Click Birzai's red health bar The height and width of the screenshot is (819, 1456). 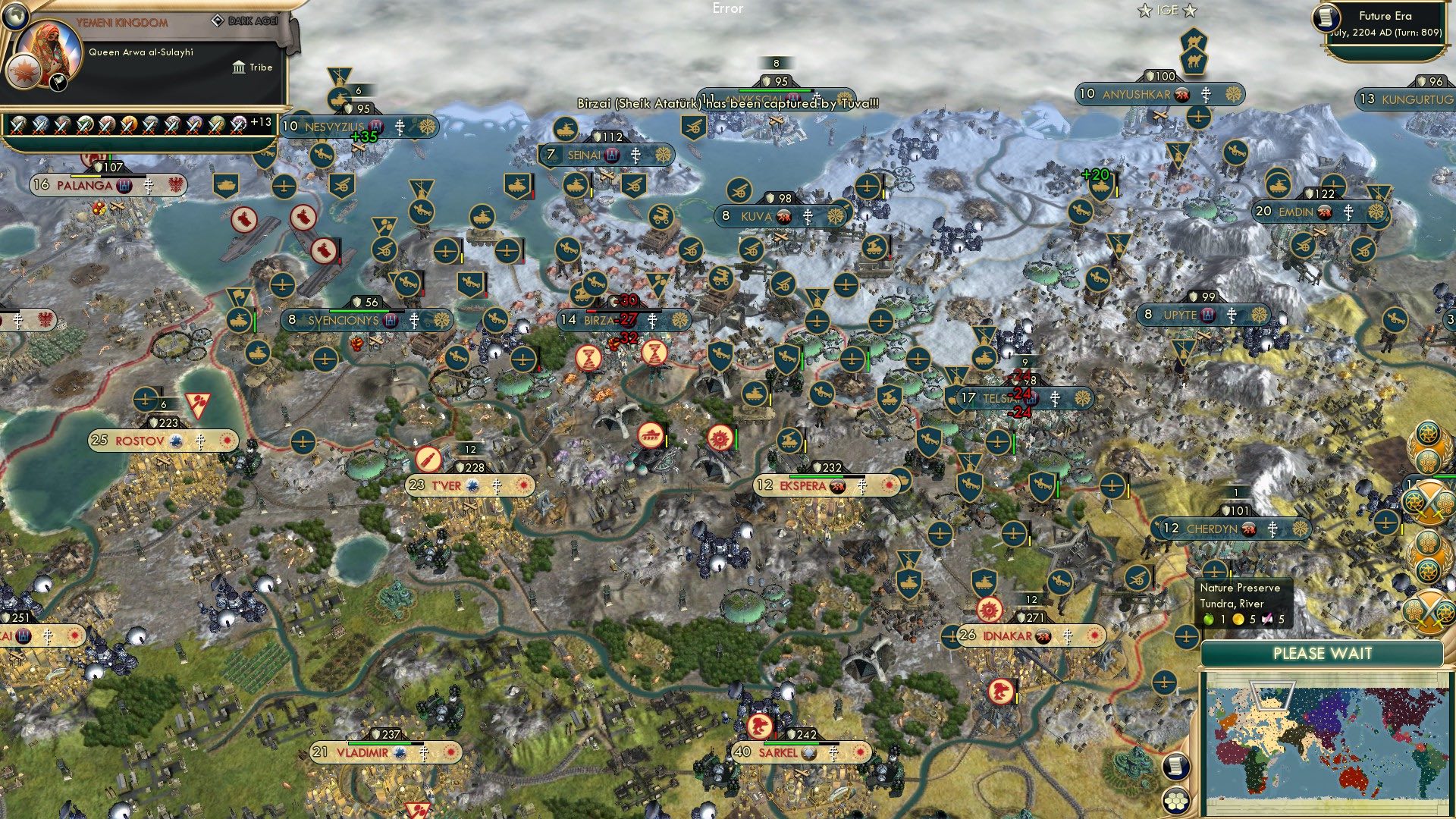pos(591,311)
